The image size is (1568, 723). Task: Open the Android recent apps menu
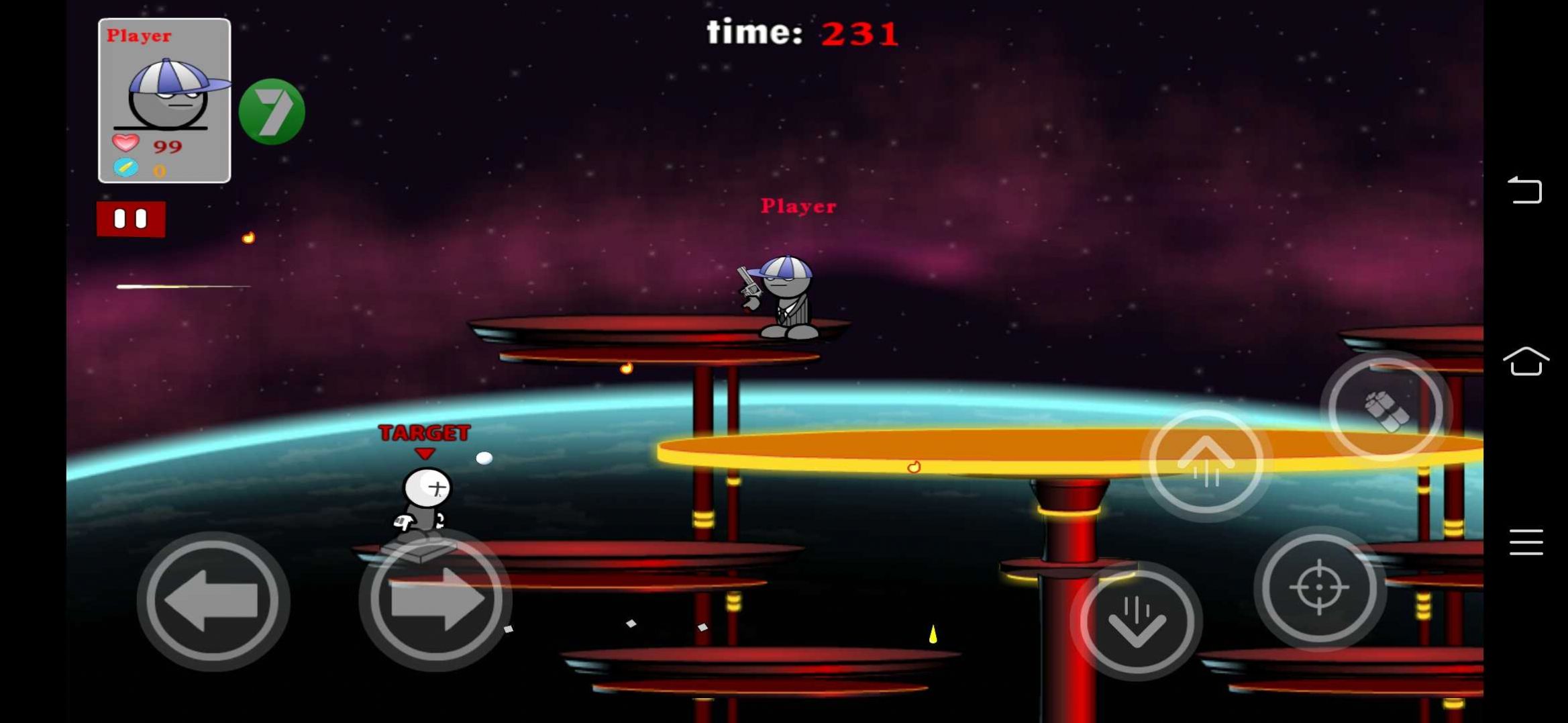point(1526,542)
